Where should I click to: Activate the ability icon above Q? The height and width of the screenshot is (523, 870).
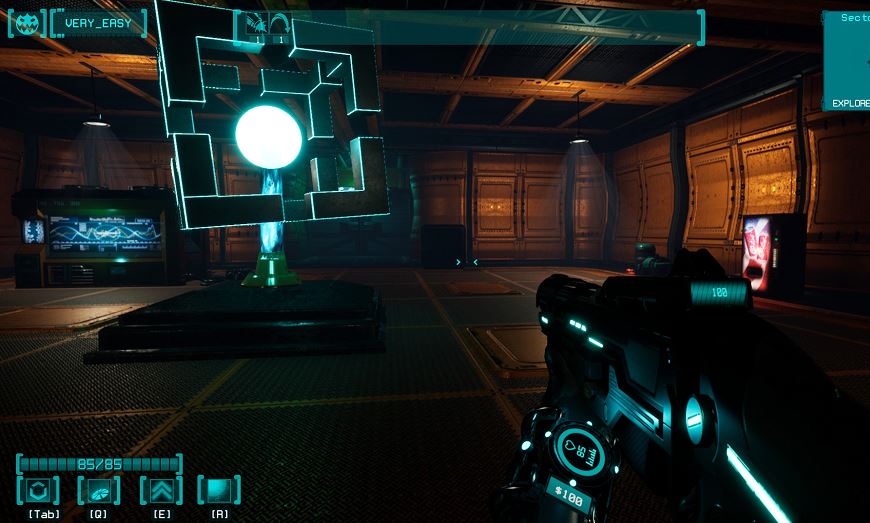[98, 490]
